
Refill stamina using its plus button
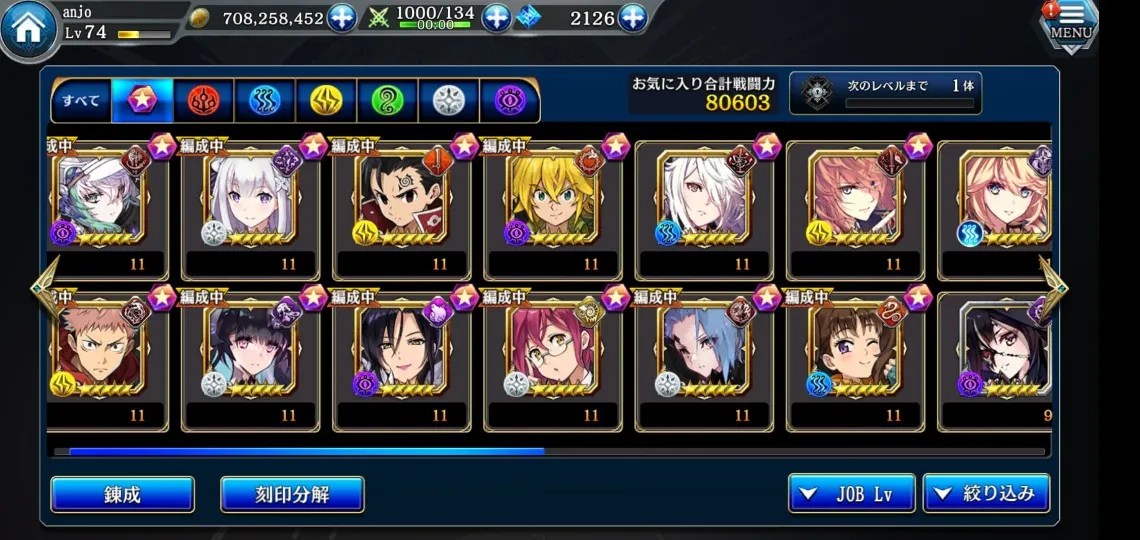click(x=497, y=18)
